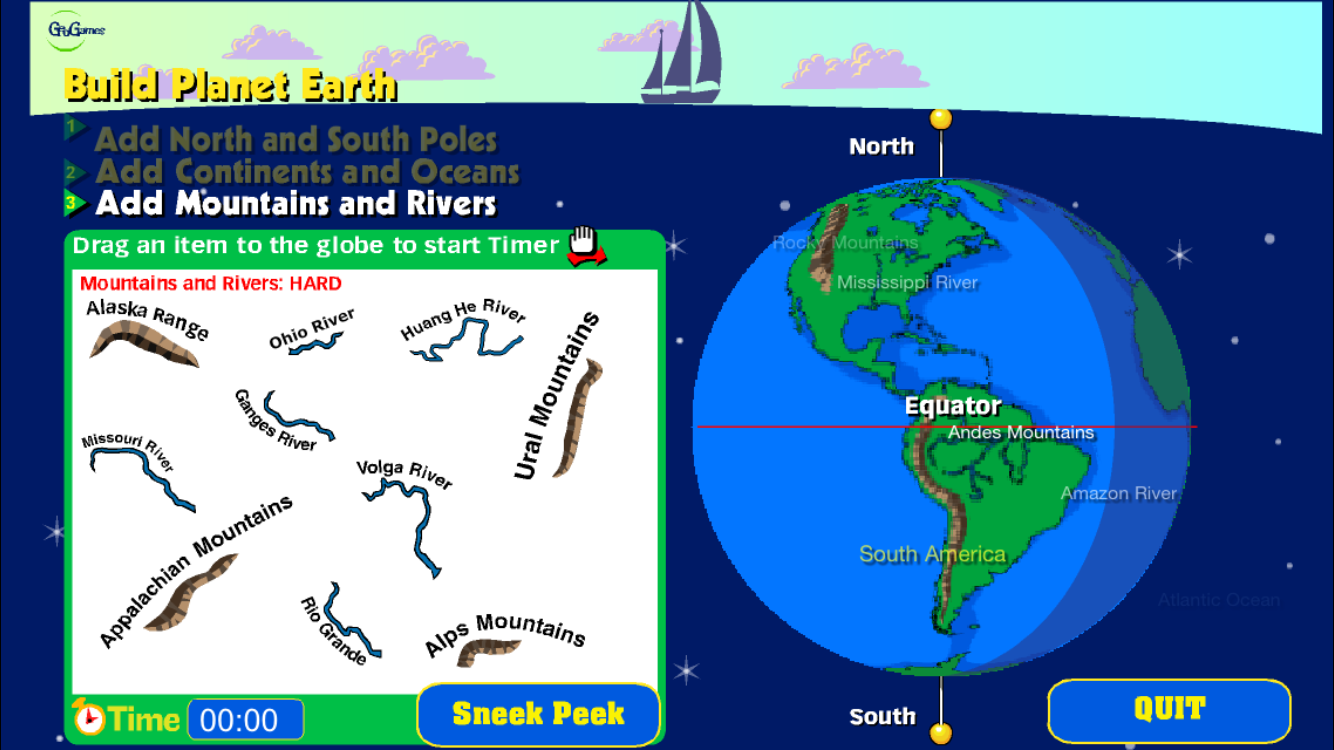The height and width of the screenshot is (750, 1334).
Task: Select the Ural Mountains piece
Action: 579,417
